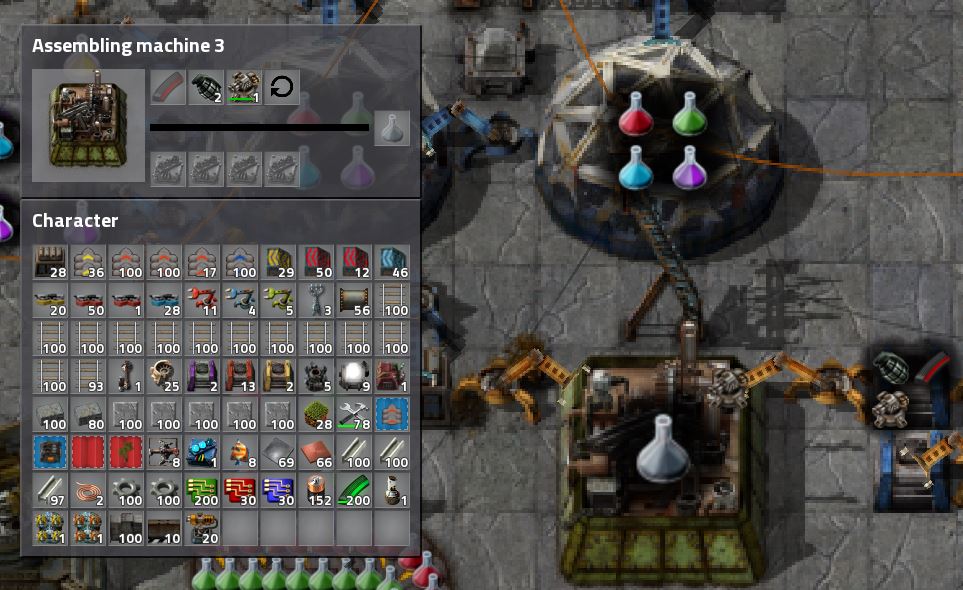The width and height of the screenshot is (963, 590).
Task: Select the flamethrower turret stack of 20
Action: tap(203, 528)
